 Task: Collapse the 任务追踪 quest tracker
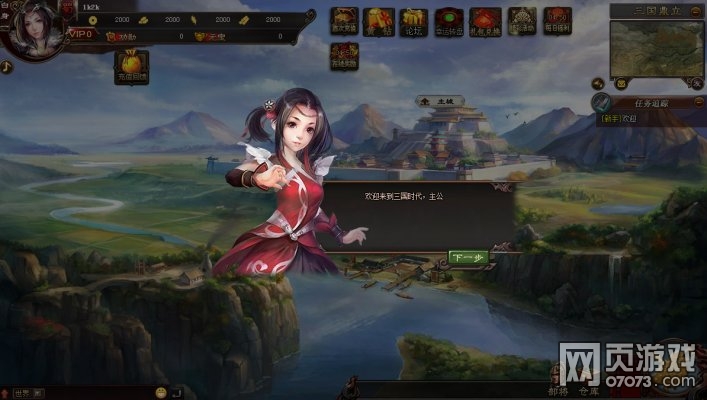699,103
